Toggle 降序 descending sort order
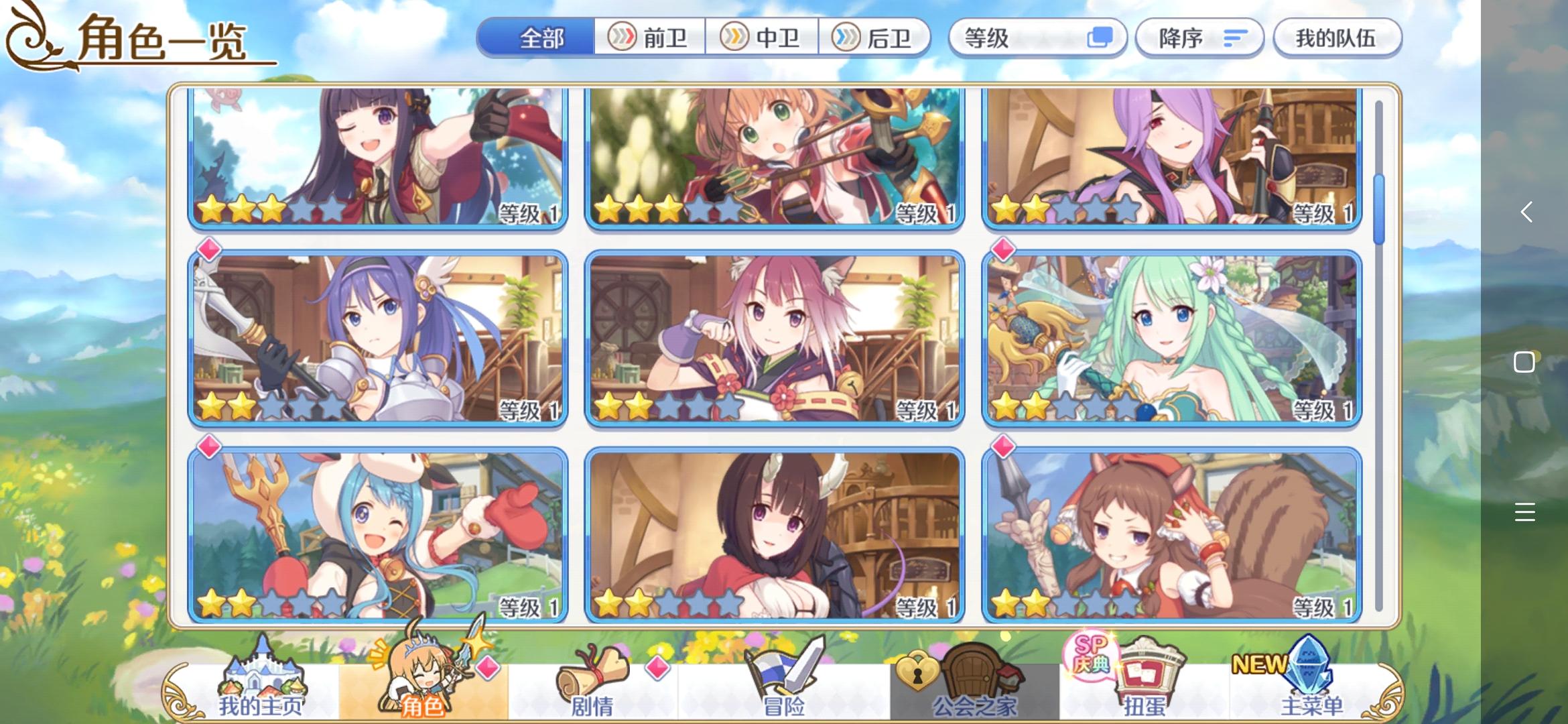 [1199, 38]
